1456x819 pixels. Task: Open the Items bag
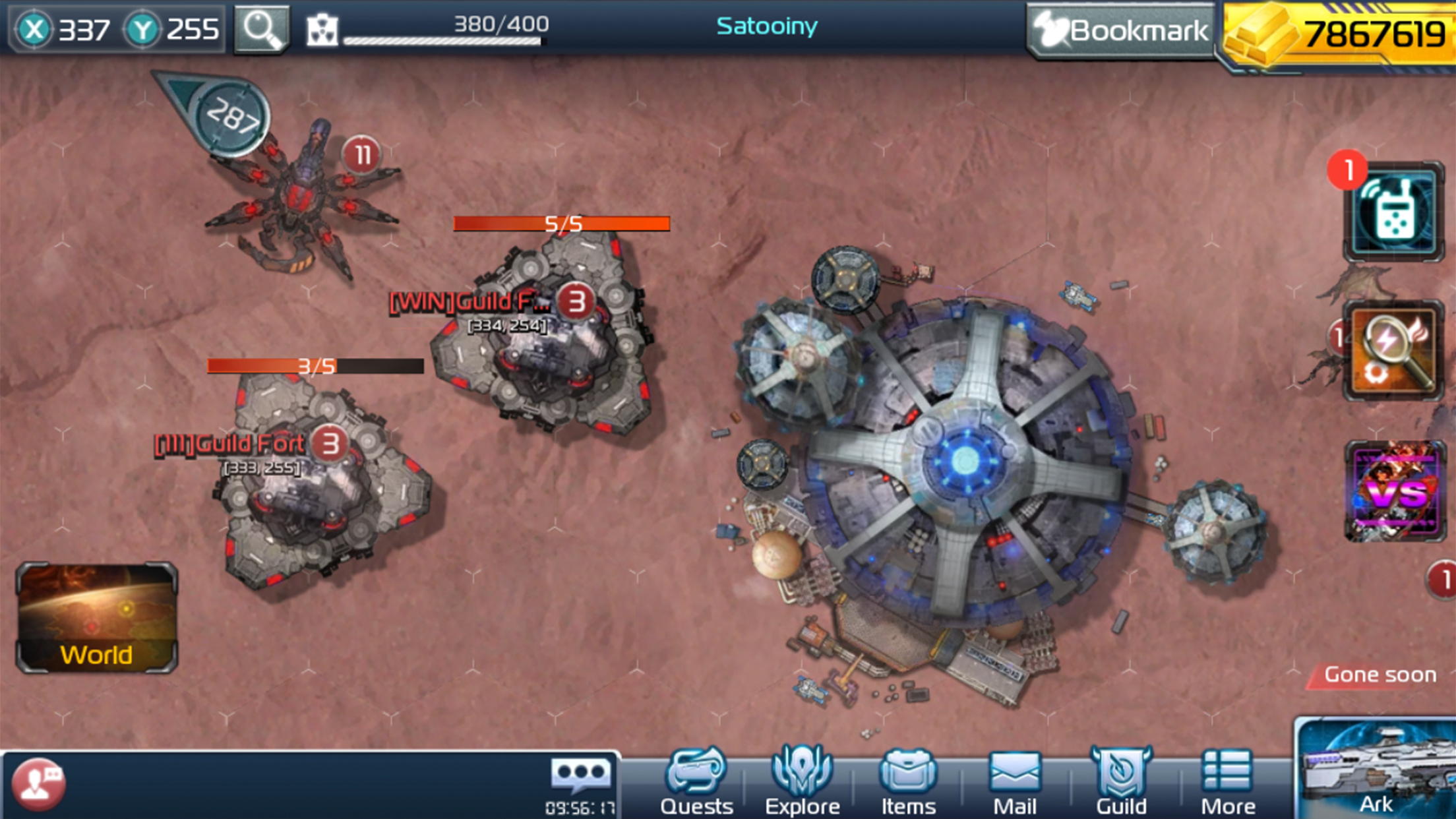point(908,783)
